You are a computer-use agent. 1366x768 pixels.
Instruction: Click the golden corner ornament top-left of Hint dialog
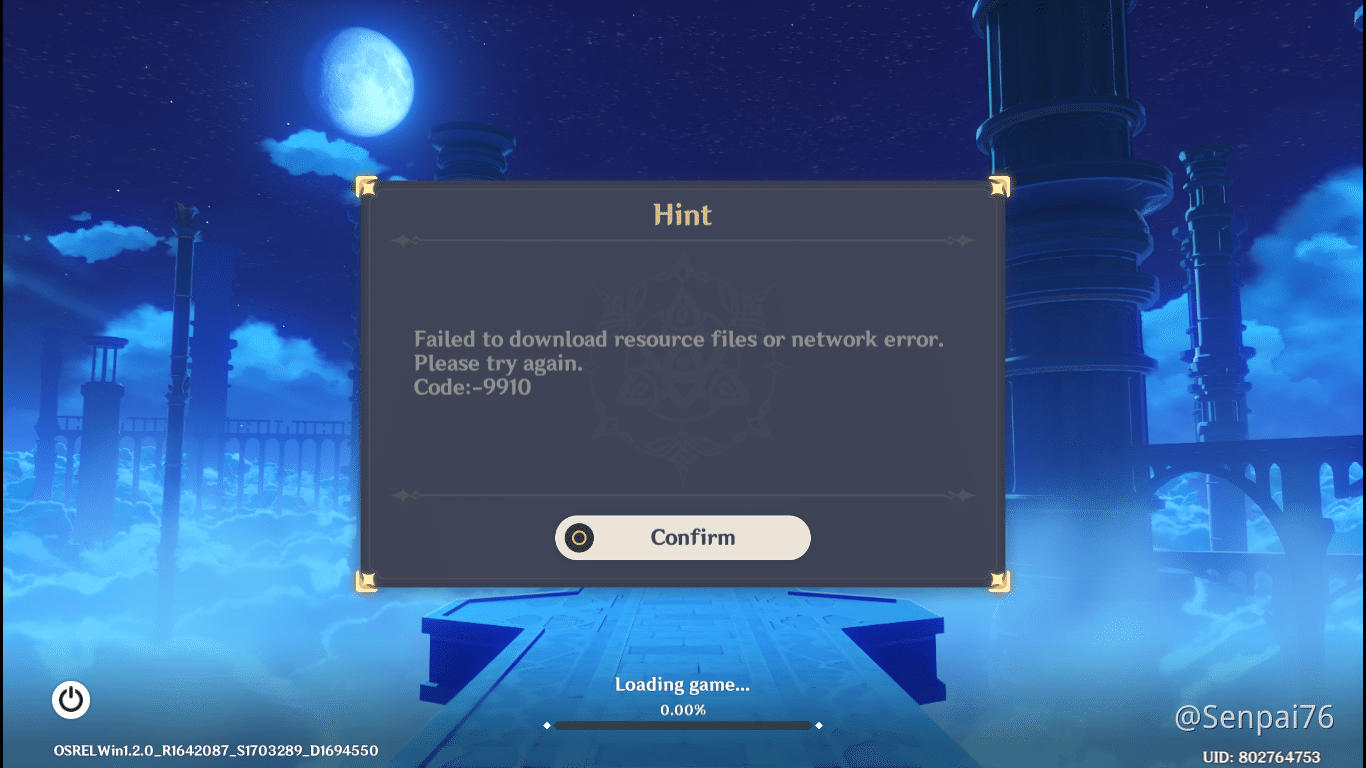365,186
